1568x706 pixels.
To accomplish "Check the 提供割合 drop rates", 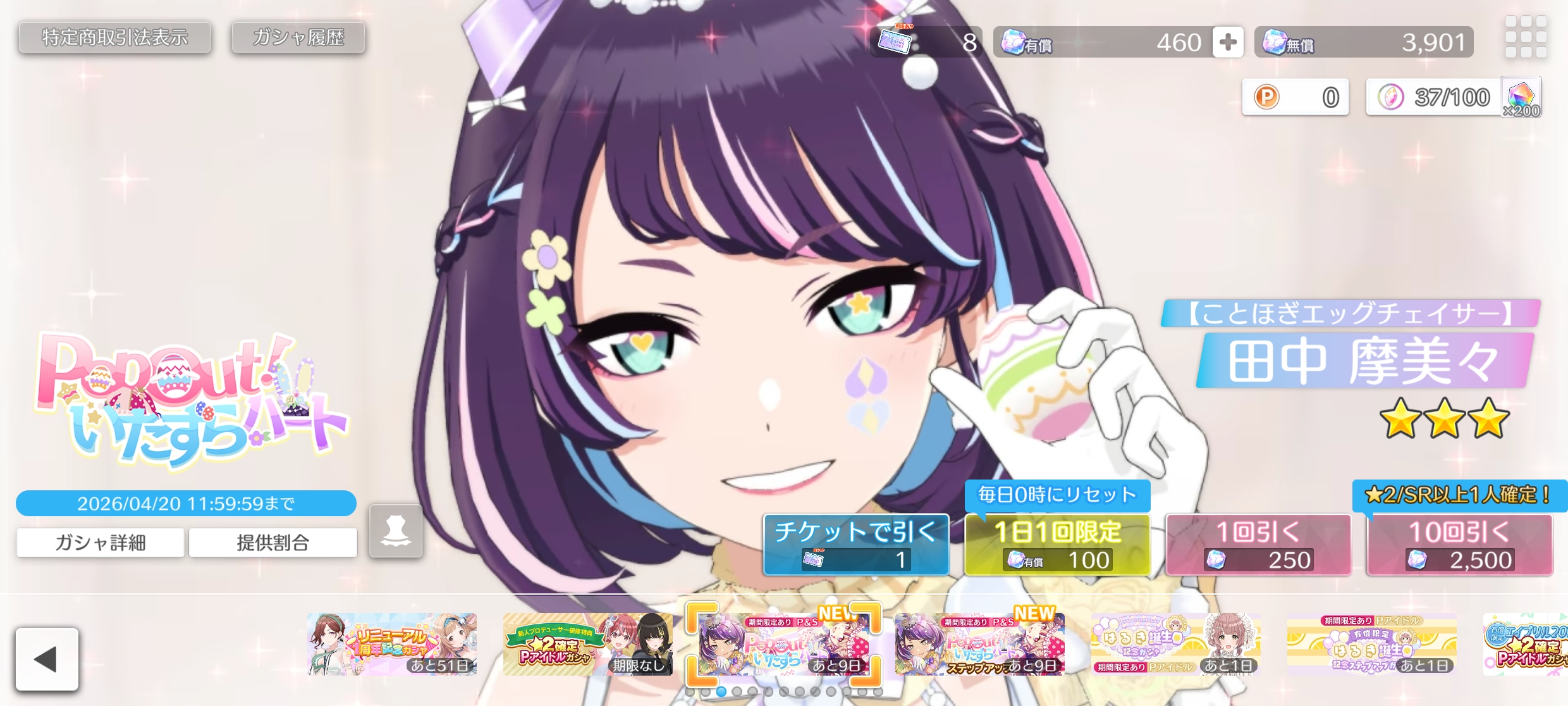I will tap(273, 542).
